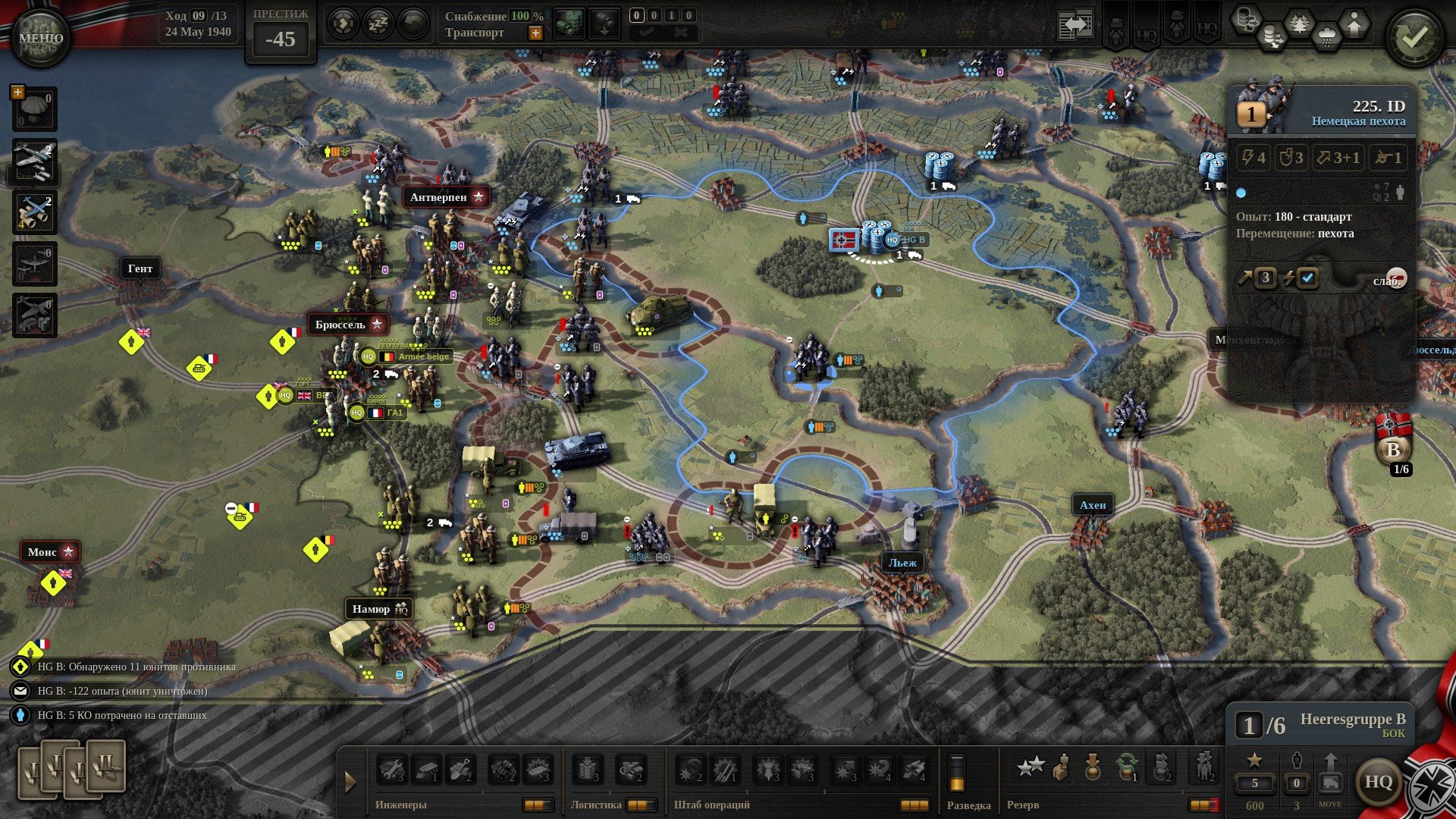The height and width of the screenshot is (819, 1456).
Task: Toggle the checkbox in the 225. ID panel
Action: [x=1307, y=278]
